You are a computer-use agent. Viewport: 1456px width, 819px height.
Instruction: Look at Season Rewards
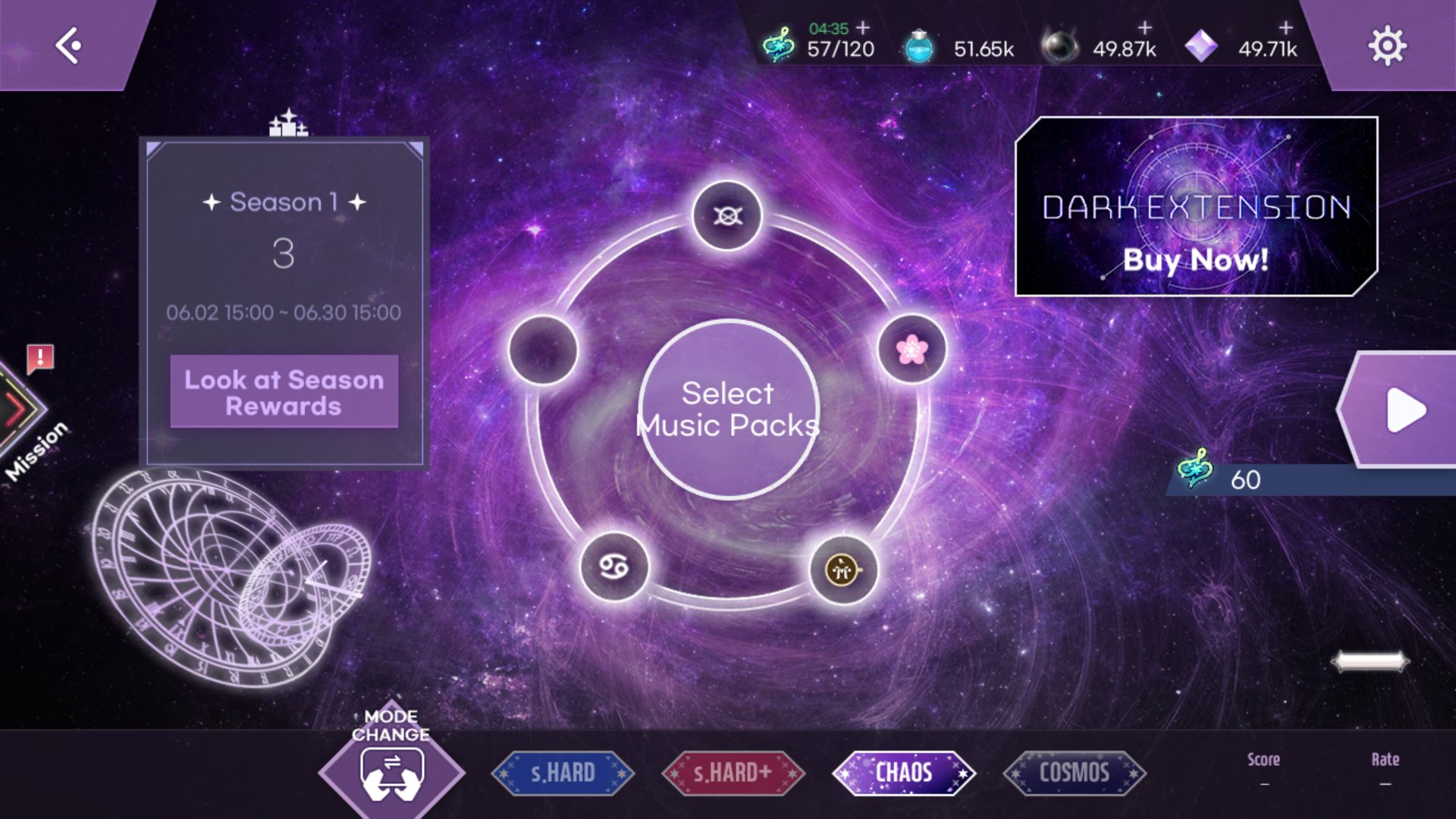(284, 392)
